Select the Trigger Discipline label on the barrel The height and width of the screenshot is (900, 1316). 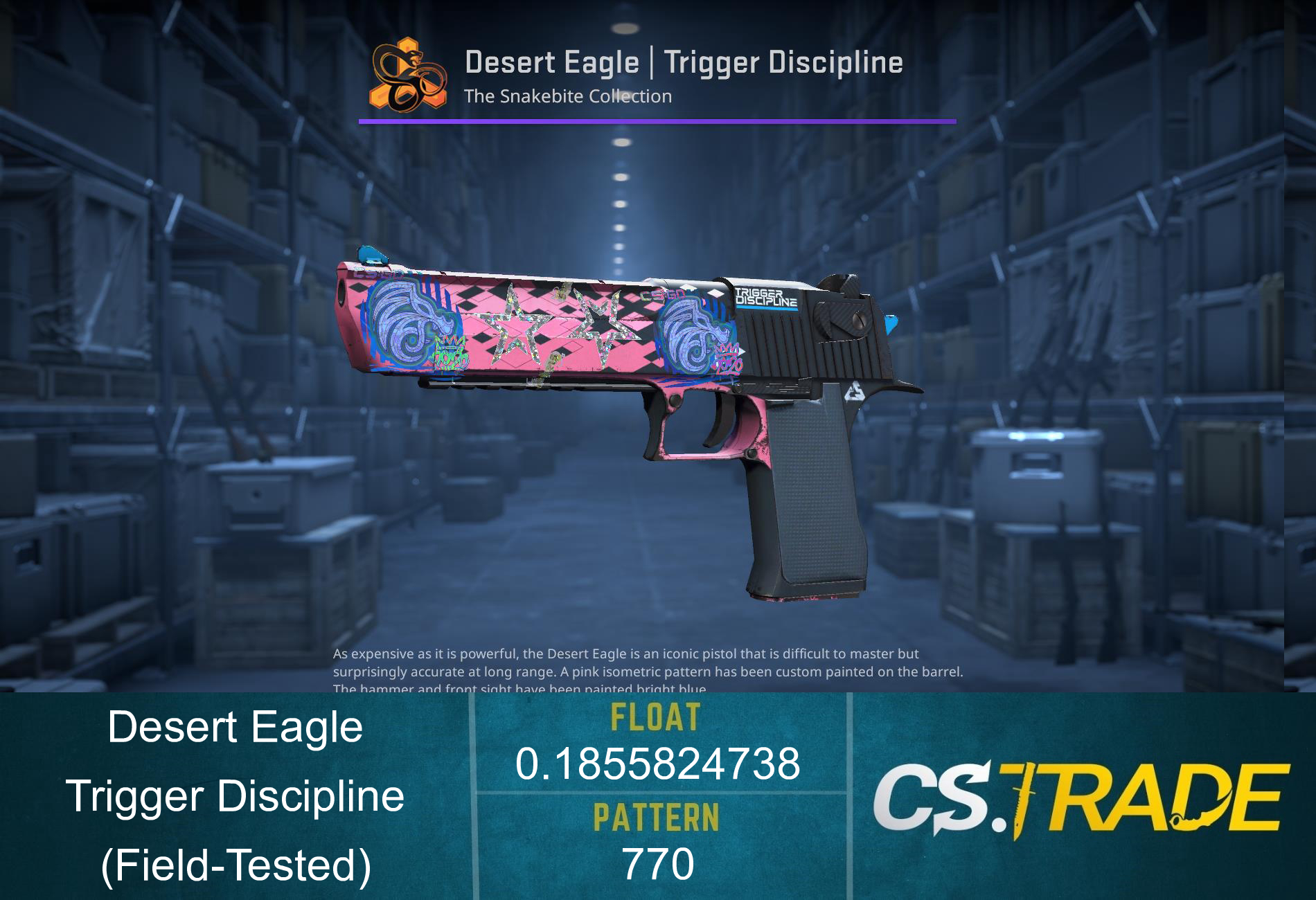click(769, 298)
